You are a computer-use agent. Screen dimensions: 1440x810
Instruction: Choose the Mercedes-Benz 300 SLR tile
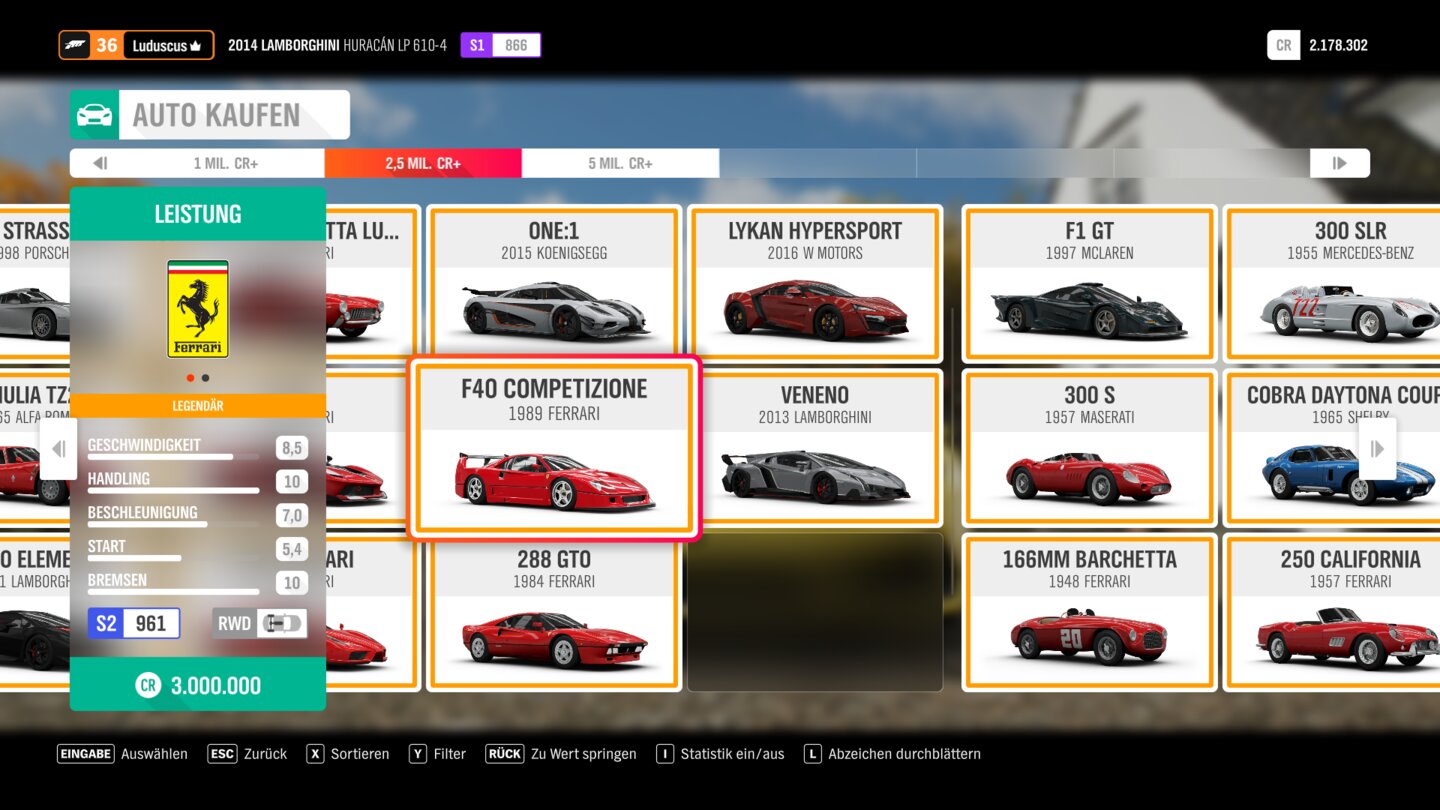tap(1350, 284)
